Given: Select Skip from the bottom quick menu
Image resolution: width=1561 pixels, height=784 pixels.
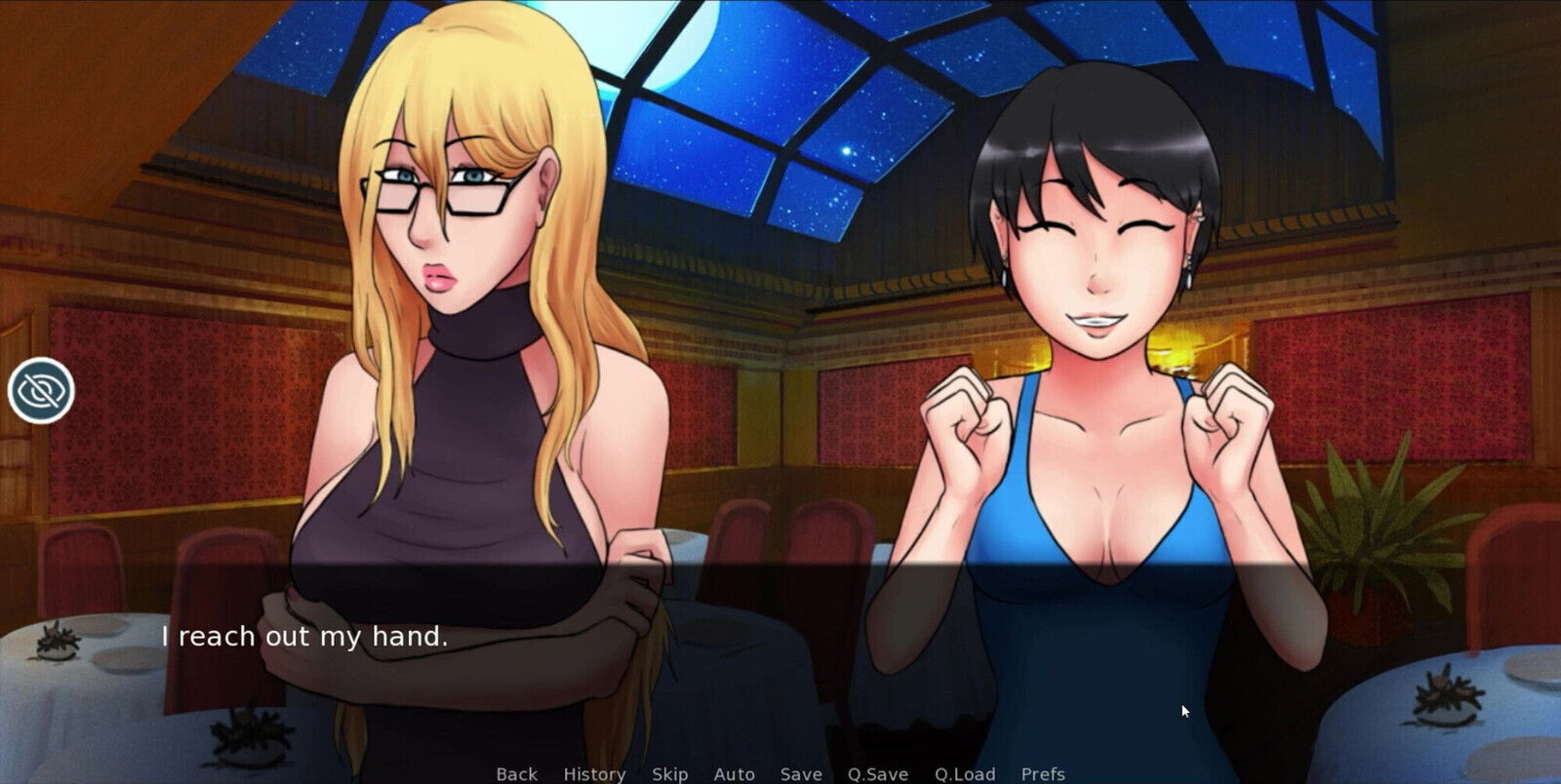Looking at the screenshot, I should (669, 773).
